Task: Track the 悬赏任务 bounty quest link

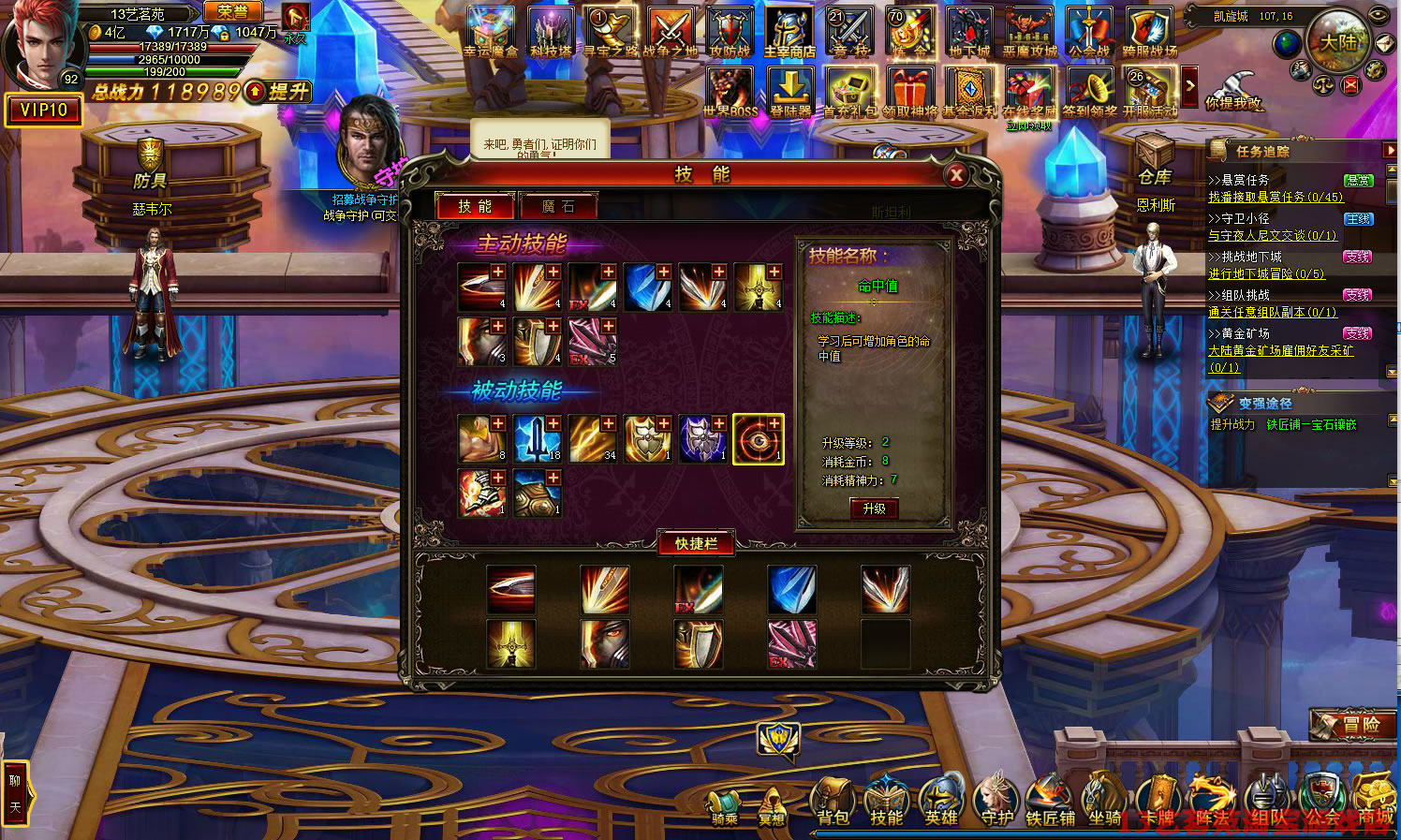Action: coord(1275,198)
